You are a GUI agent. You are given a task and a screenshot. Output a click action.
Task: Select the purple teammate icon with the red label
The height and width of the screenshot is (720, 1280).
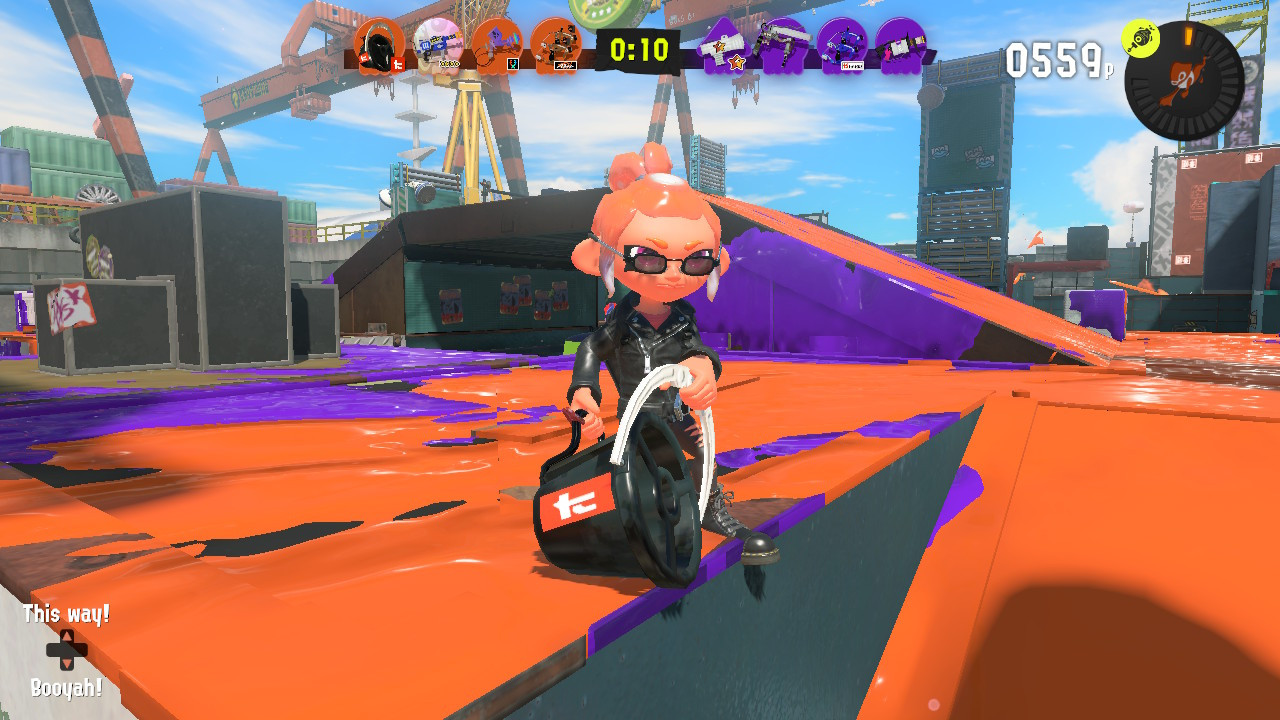[841, 45]
